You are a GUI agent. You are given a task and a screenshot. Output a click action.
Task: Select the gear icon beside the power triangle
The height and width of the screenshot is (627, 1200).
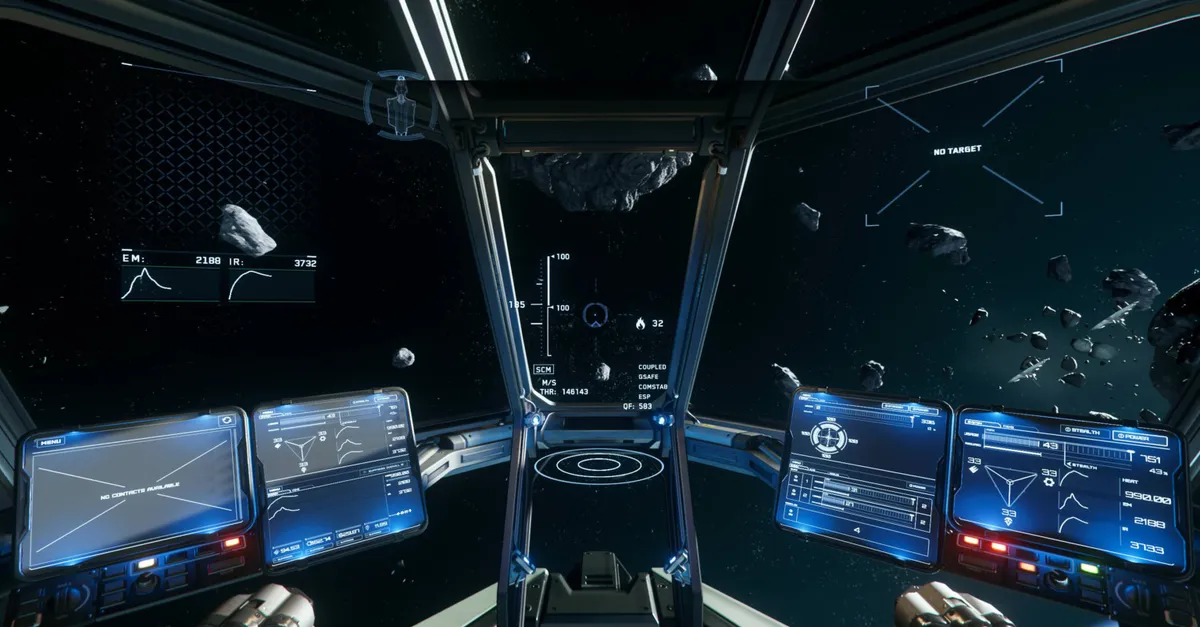(1048, 482)
